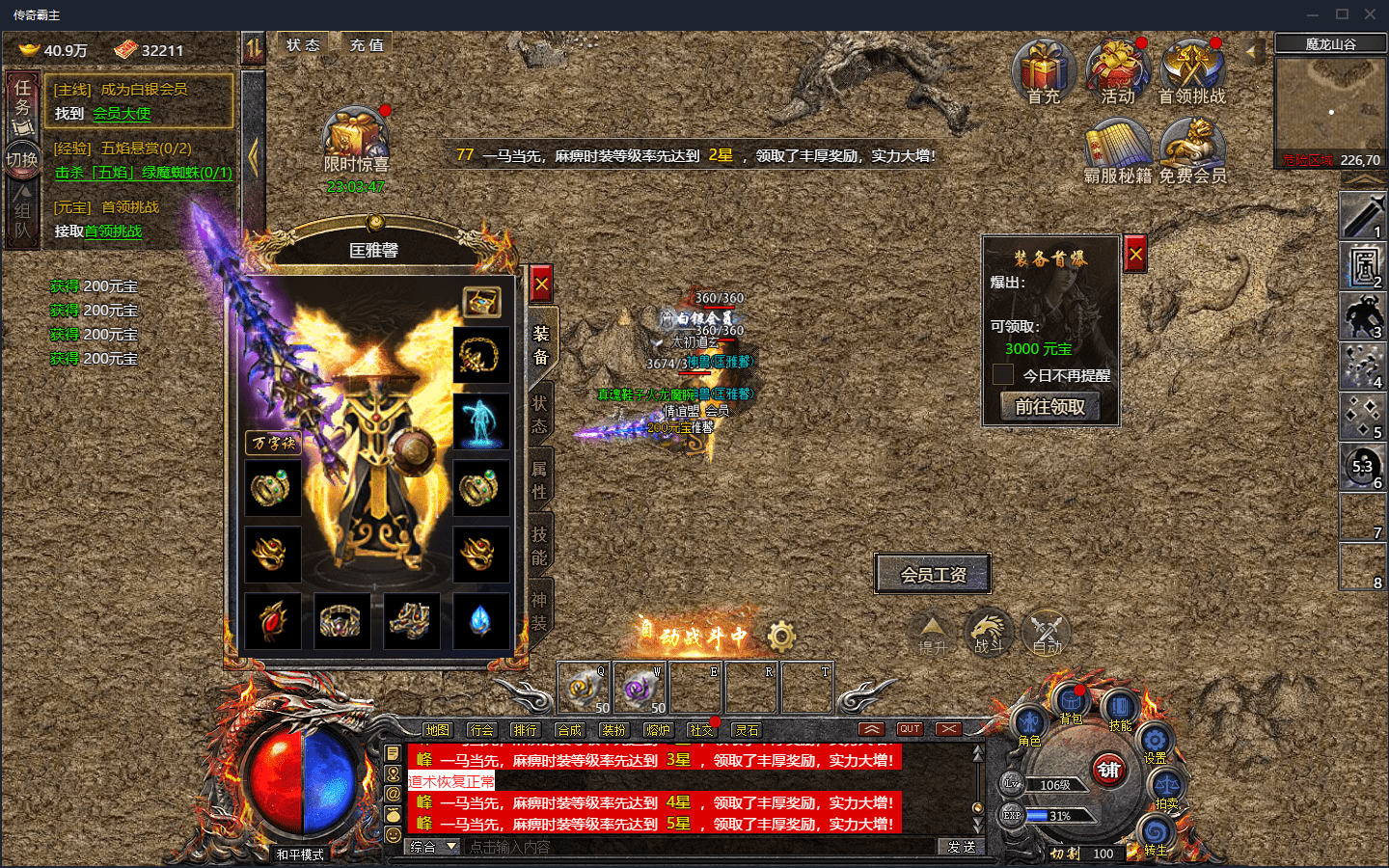Click the 发送 send chat button
This screenshot has height=868, width=1389.
coord(961,847)
